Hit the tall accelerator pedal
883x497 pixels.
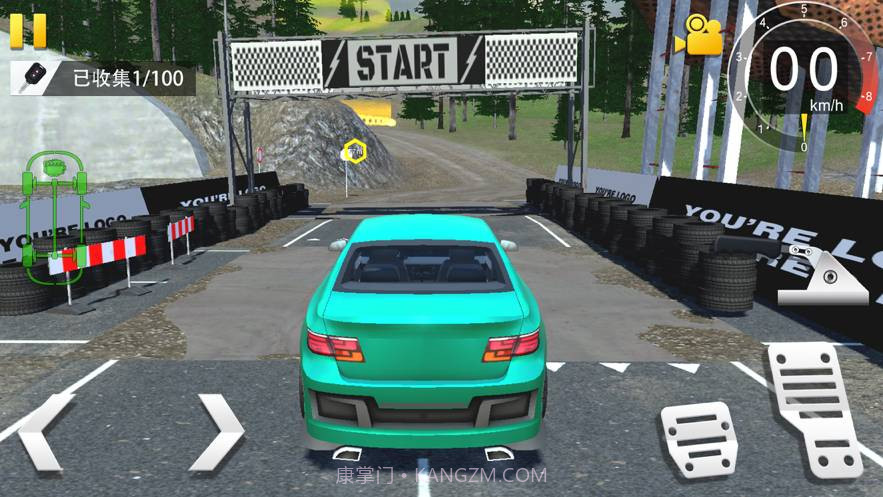(814, 407)
